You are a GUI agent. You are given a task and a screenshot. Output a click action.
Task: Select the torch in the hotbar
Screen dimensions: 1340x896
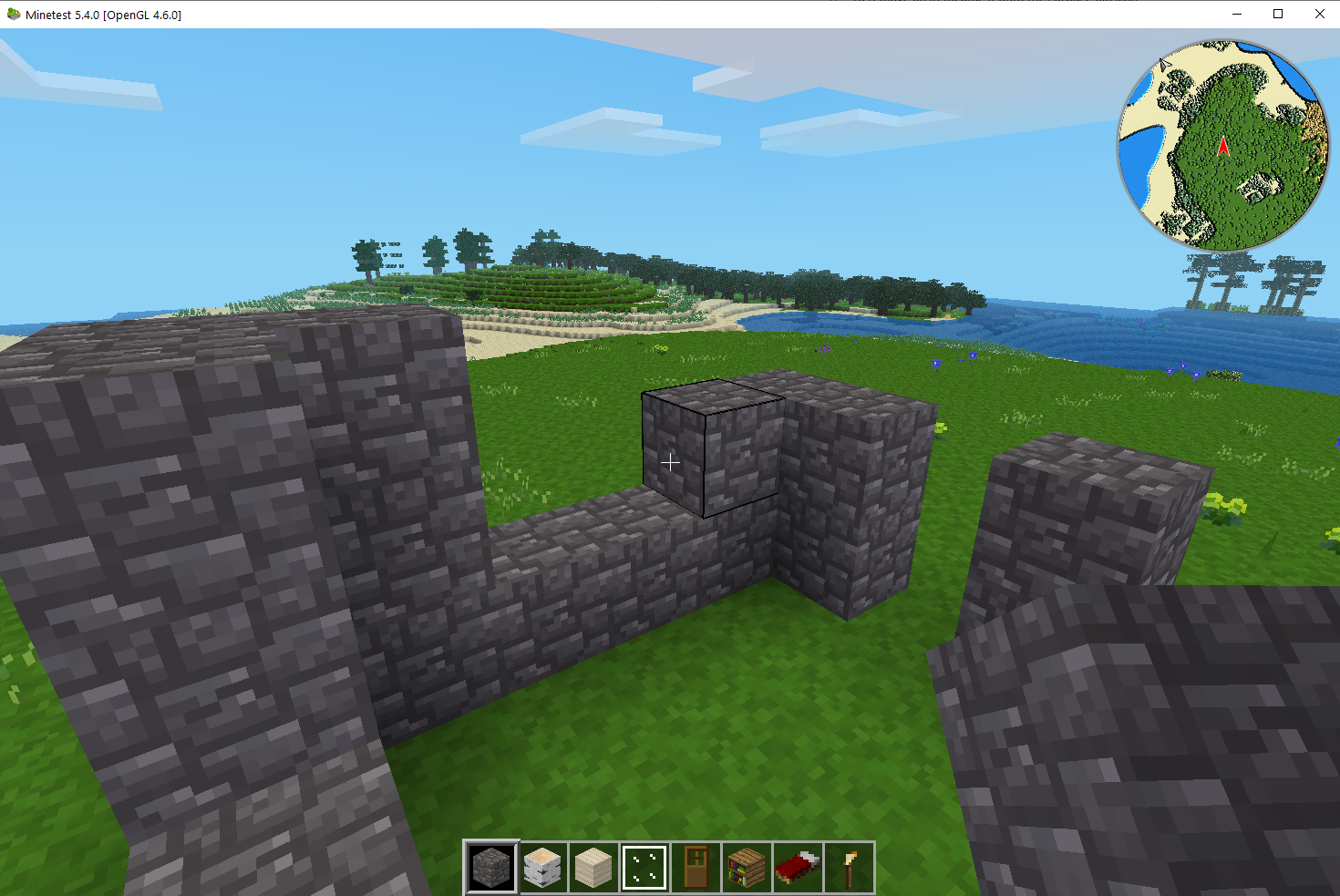click(x=848, y=867)
